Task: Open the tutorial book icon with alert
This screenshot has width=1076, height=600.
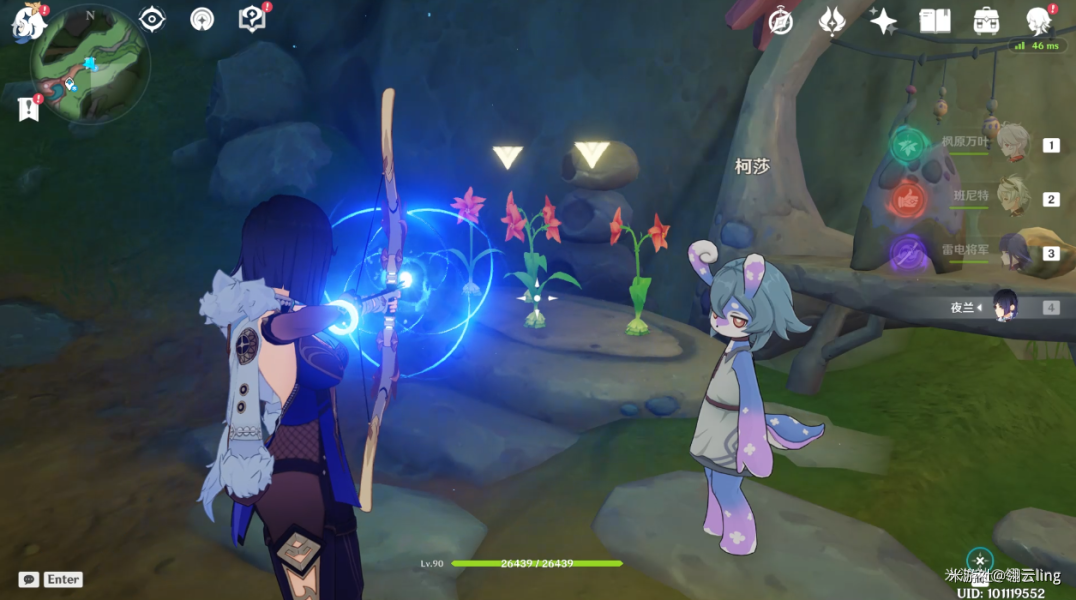Action: coord(252,19)
